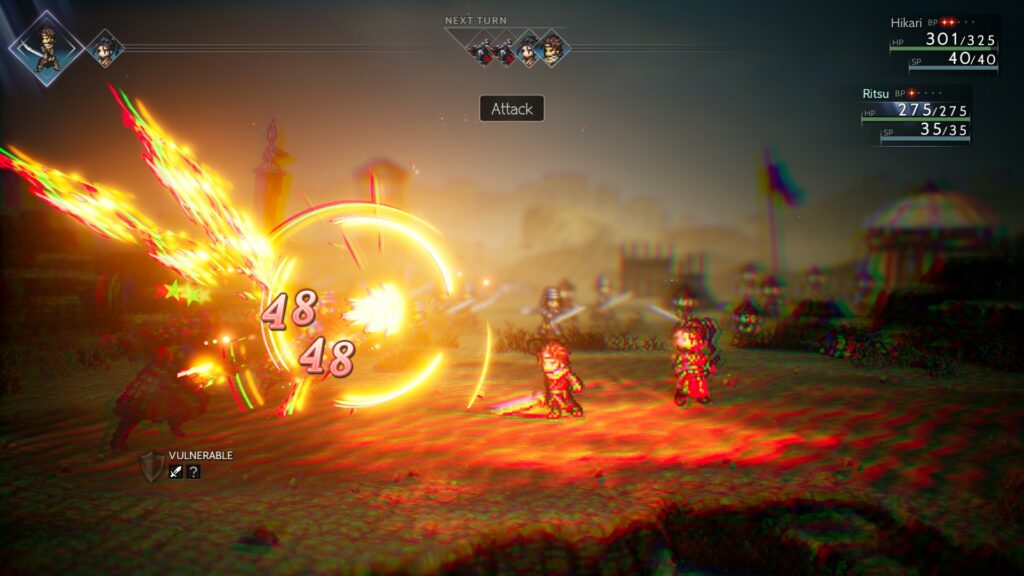Screen dimensions: 1024x576
Task: Choose Ritsu's portrait in the Next Turn queue
Action: click(x=528, y=48)
